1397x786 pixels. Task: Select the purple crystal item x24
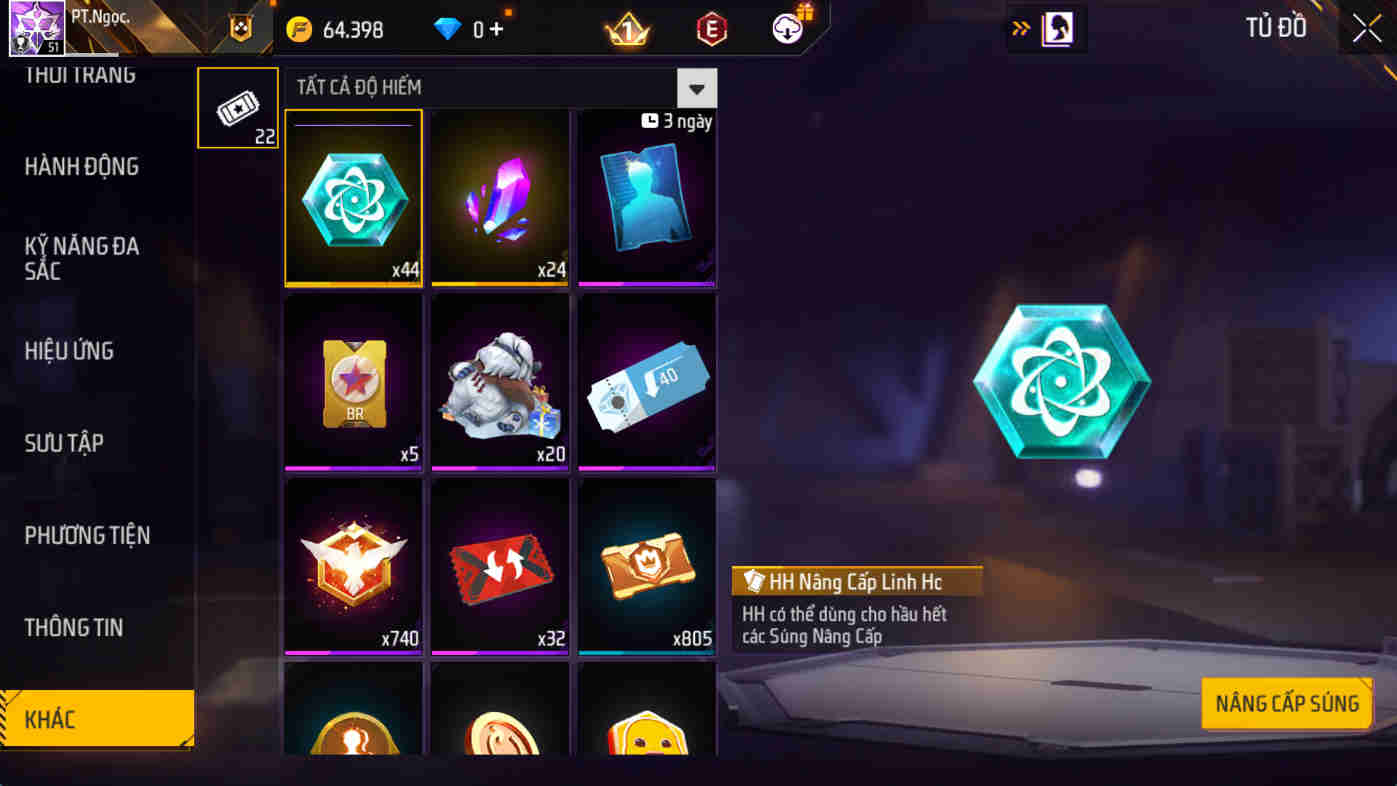[x=499, y=197]
